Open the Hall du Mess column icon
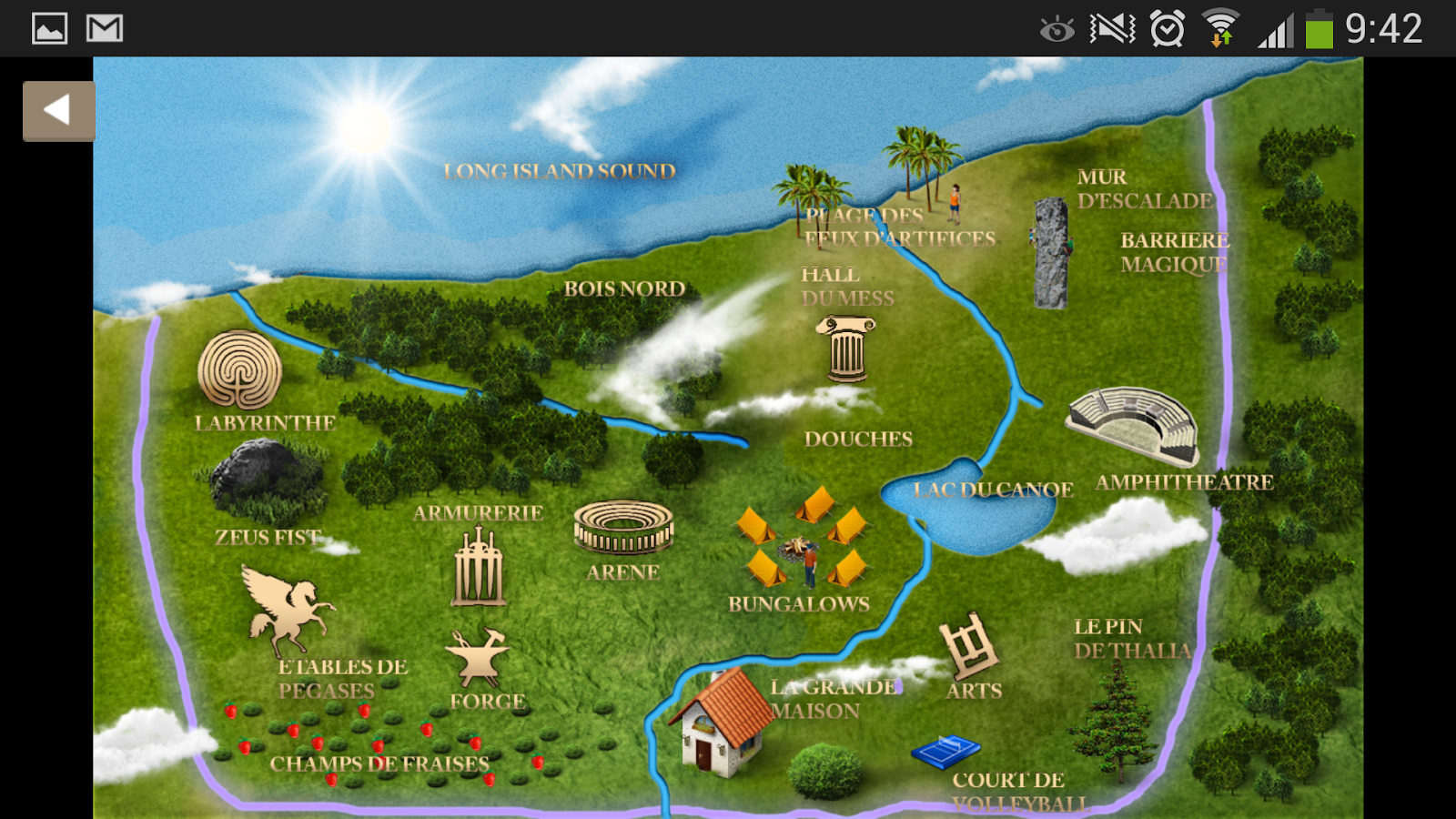1456x819 pixels. click(x=846, y=349)
